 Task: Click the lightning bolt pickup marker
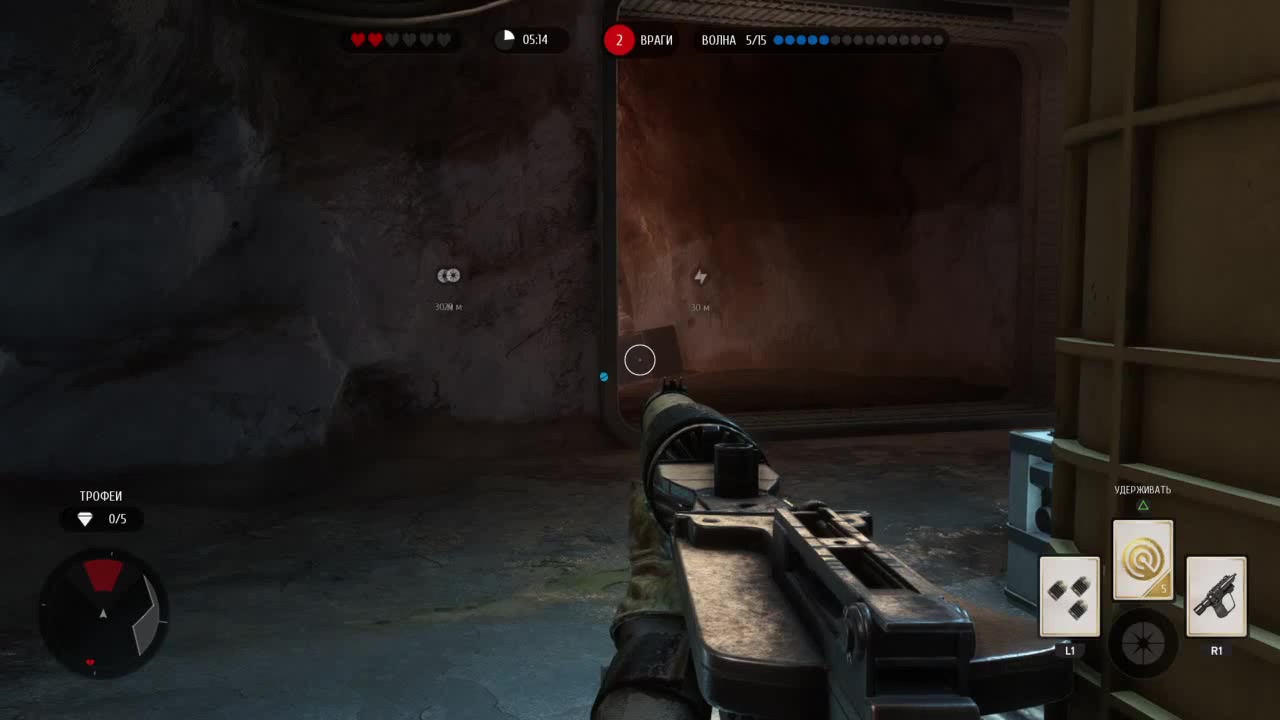pos(700,276)
